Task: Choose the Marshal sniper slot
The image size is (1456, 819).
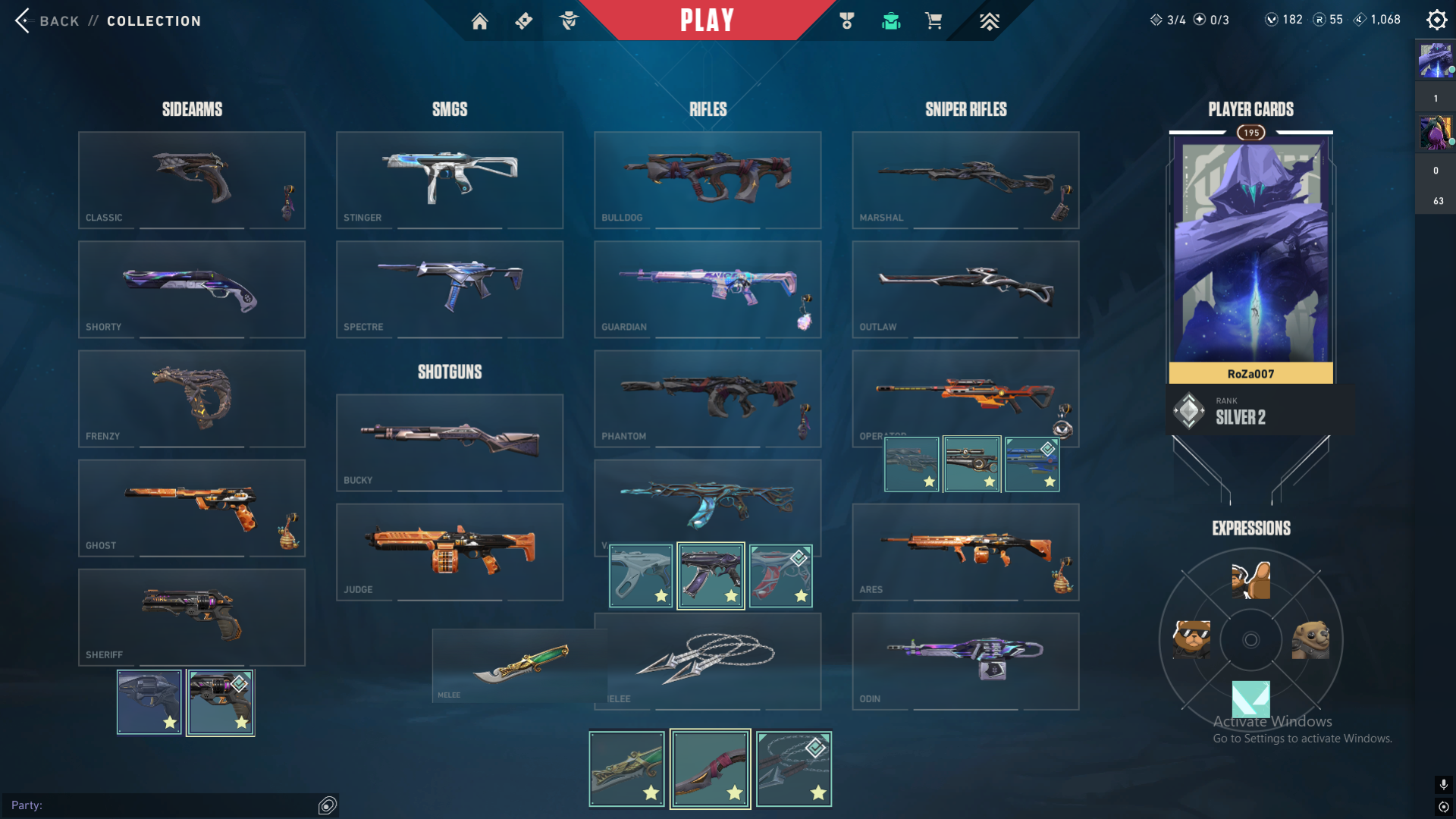Action: pyautogui.click(x=965, y=180)
